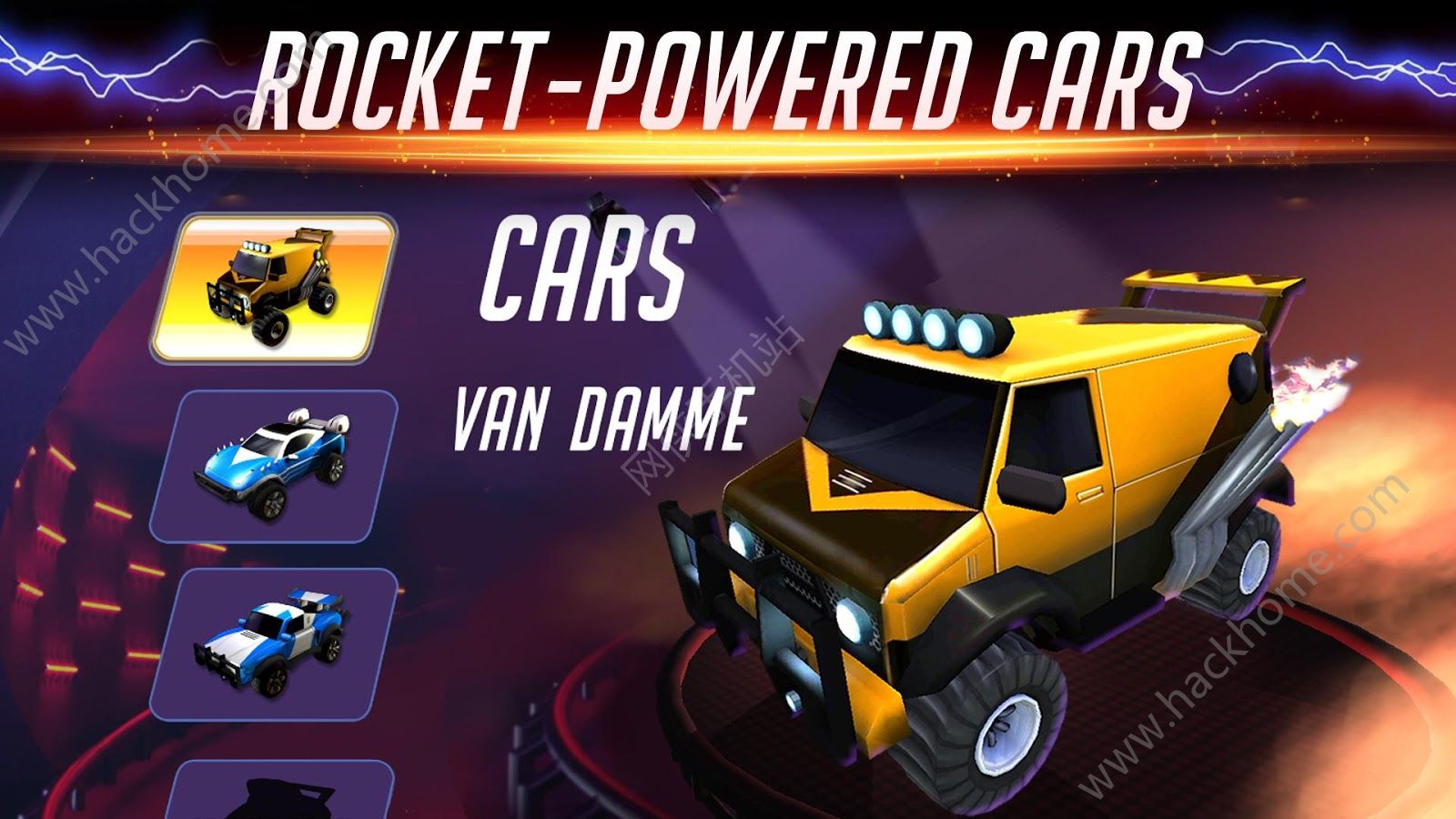Select the yellow Van Damme car tile
The image size is (1456, 819).
coord(273,288)
